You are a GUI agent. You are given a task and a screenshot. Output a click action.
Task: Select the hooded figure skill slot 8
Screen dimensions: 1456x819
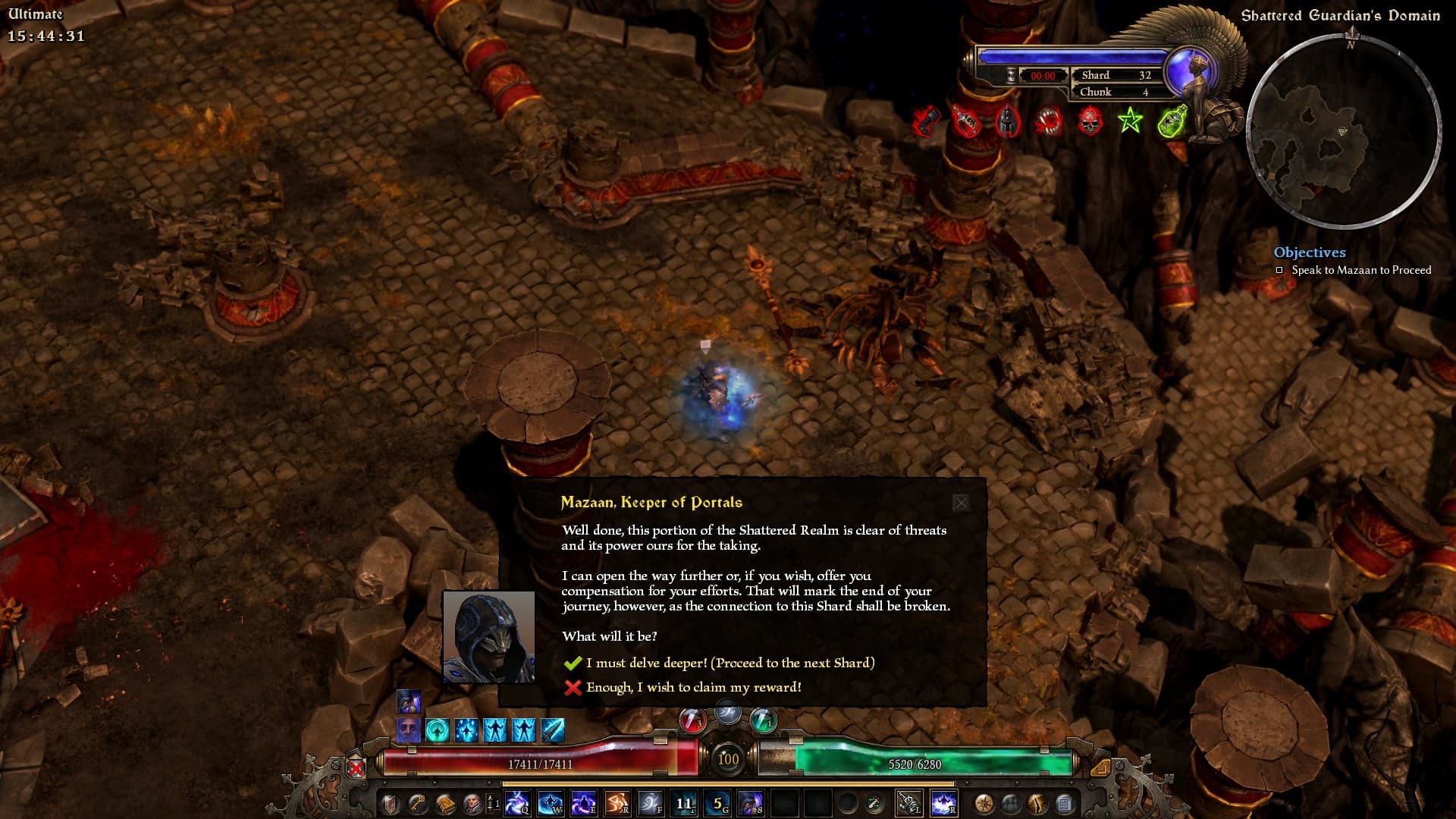pos(750,803)
